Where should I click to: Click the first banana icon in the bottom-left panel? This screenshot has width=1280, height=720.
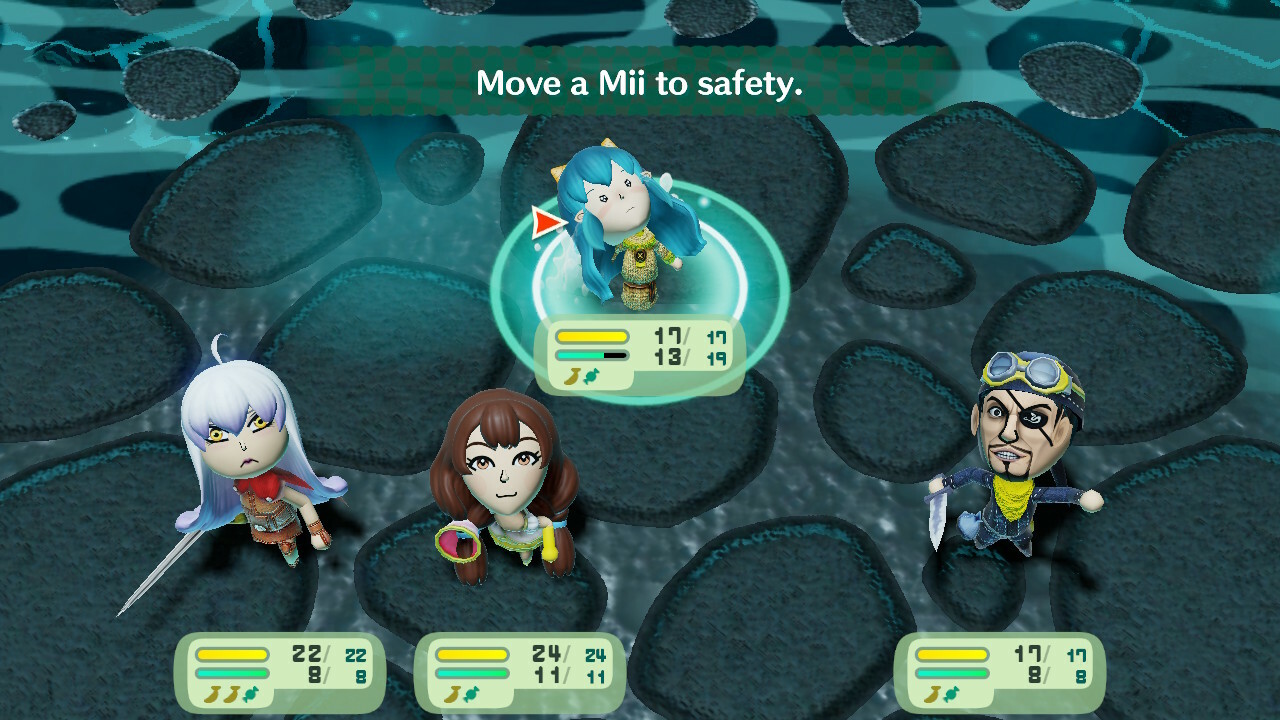coord(213,694)
